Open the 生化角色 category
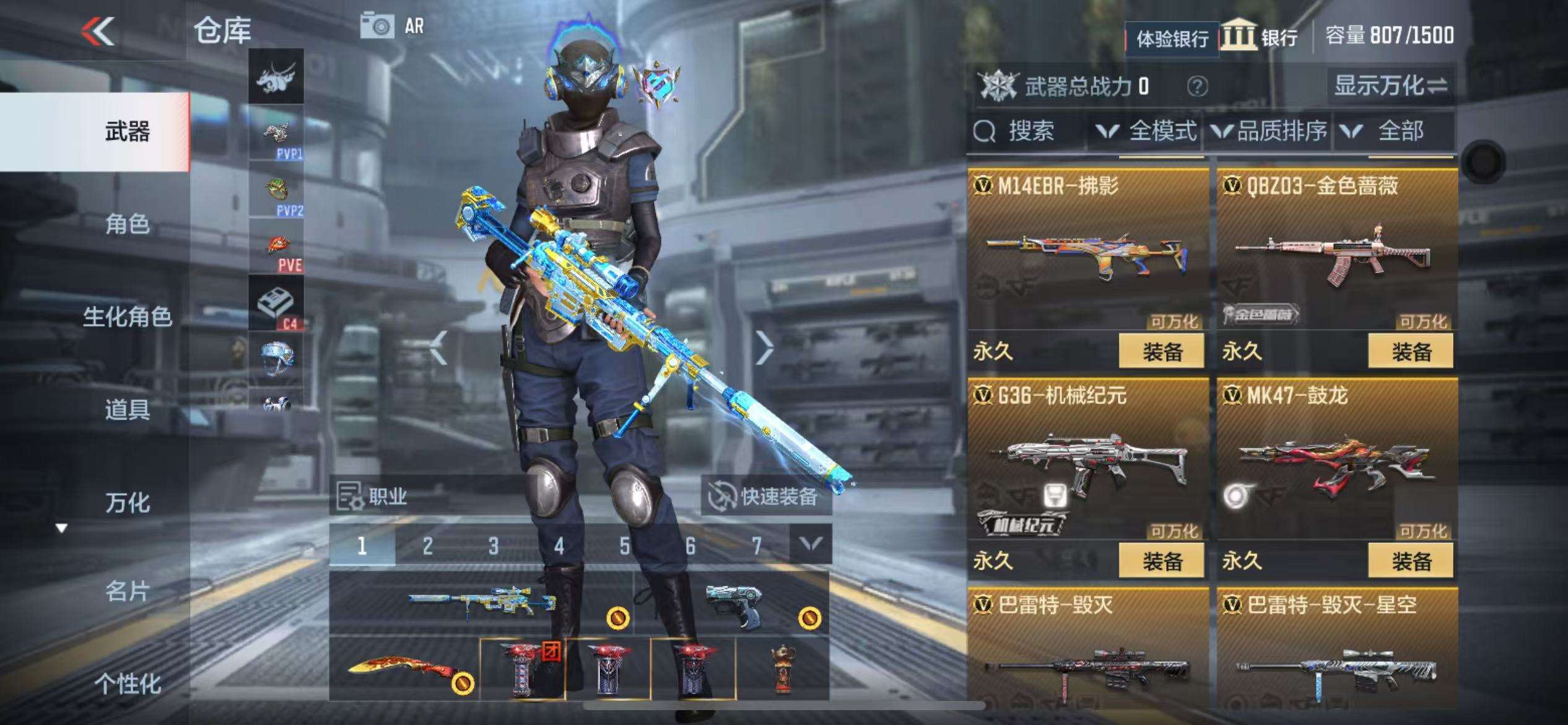Image resolution: width=1568 pixels, height=725 pixels. (x=127, y=317)
